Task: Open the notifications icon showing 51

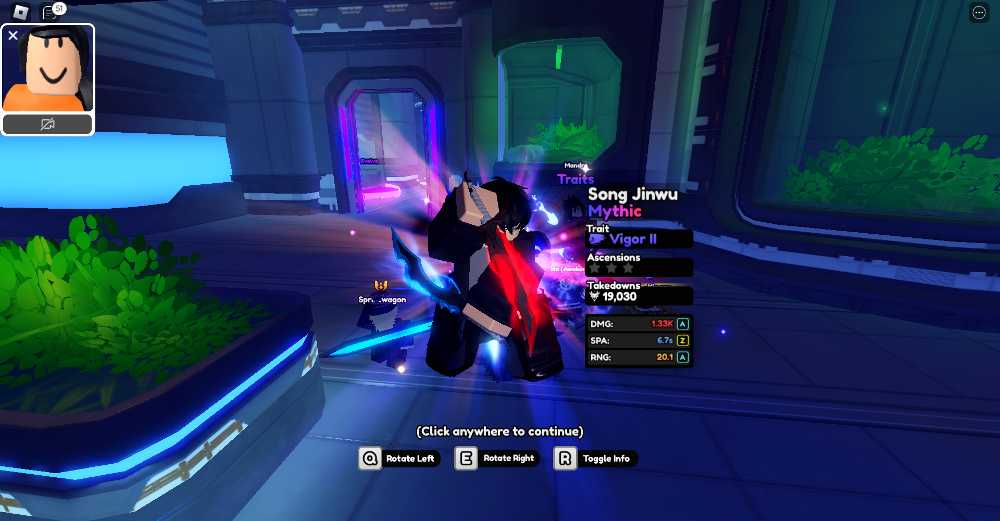Action: click(x=52, y=12)
